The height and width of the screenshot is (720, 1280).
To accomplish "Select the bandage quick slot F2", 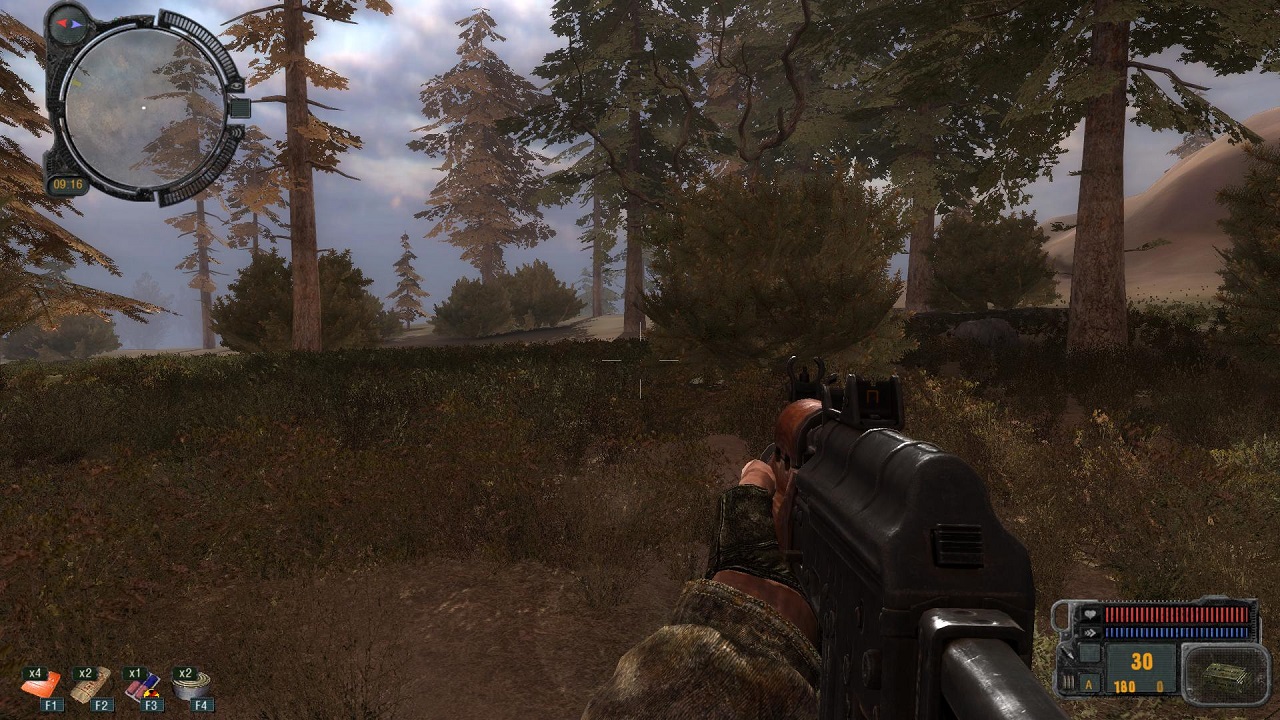I will point(91,685).
